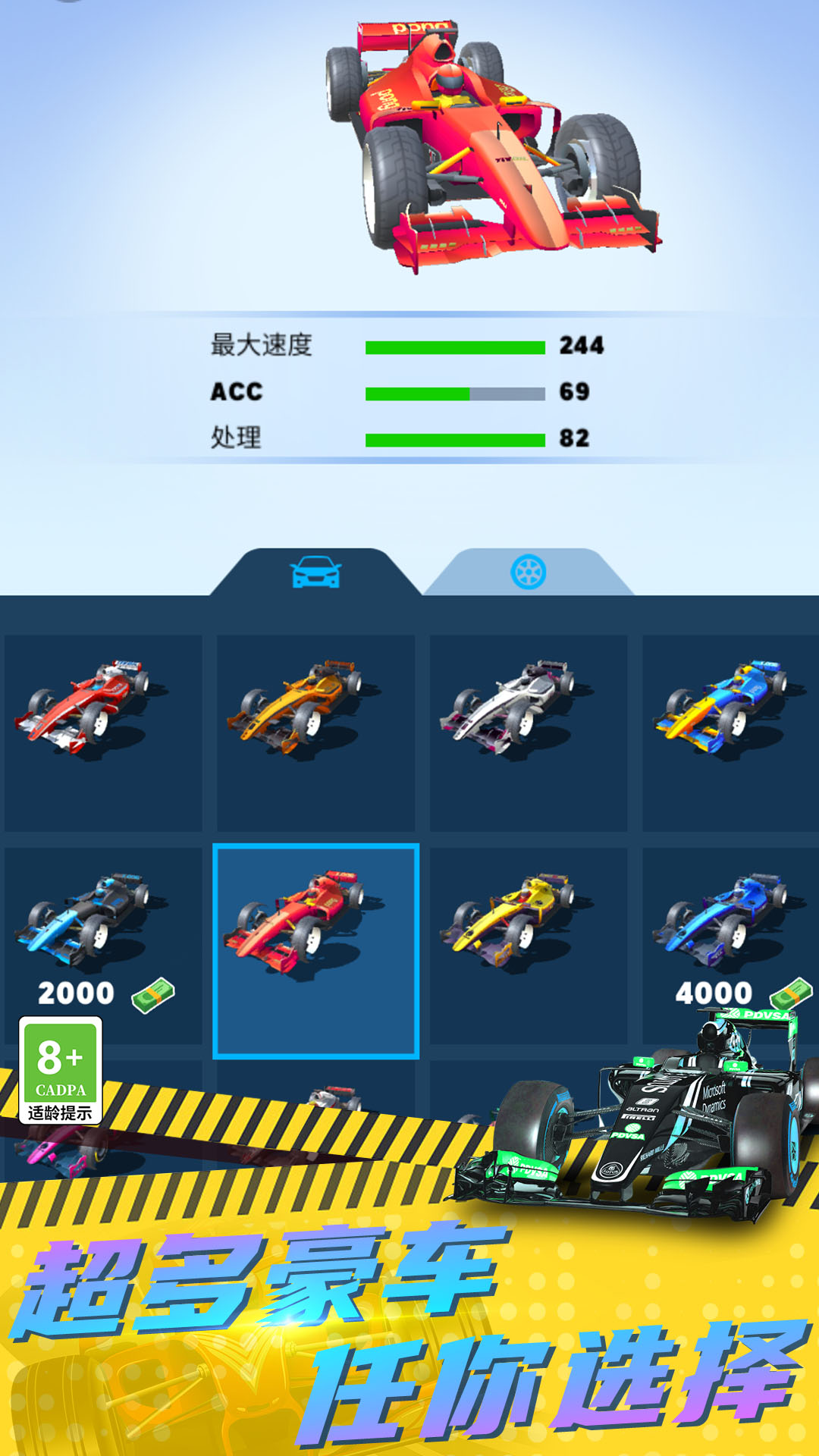Open the wheel tab

(x=529, y=572)
